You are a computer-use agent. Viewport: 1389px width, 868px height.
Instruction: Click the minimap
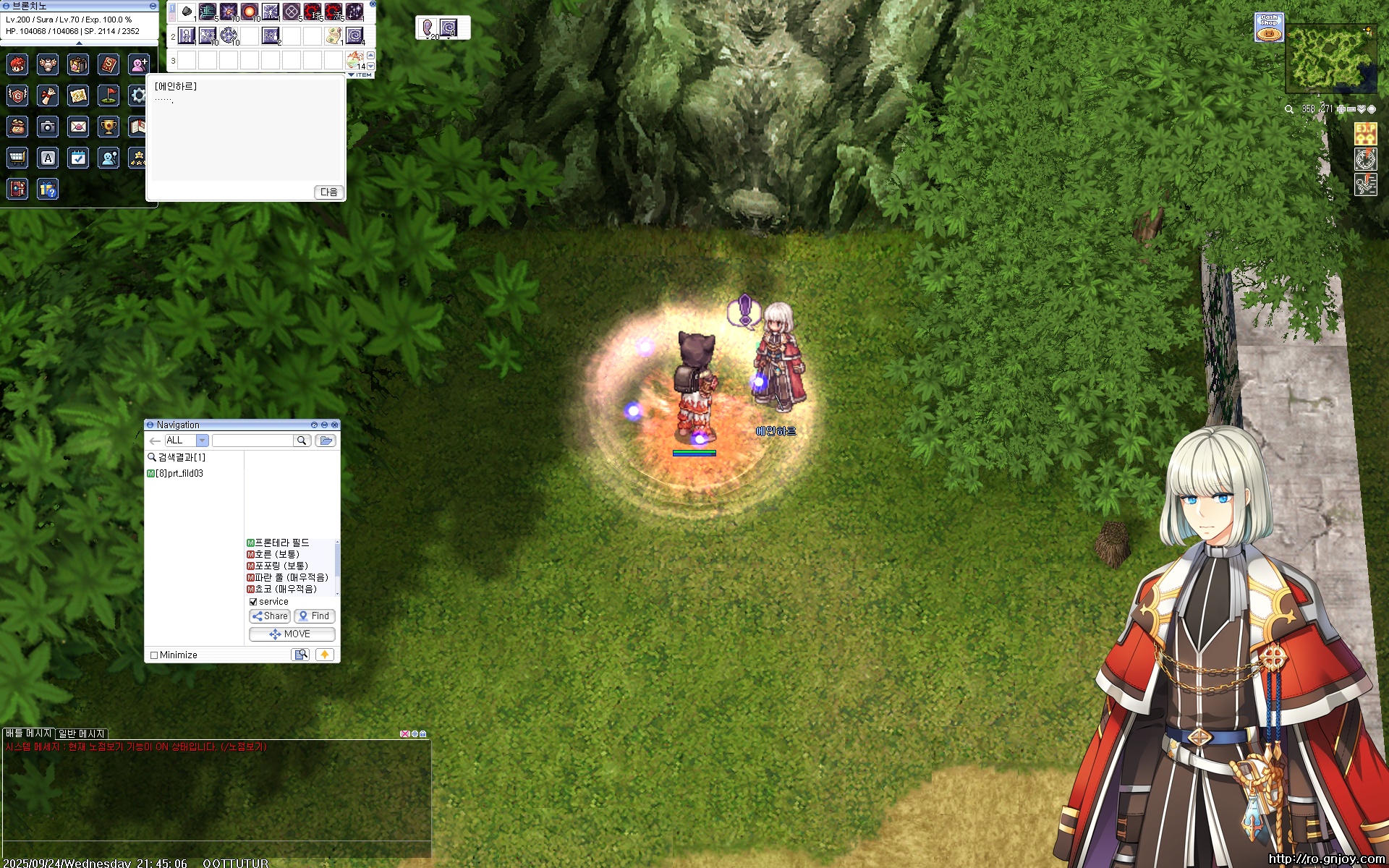1331,58
